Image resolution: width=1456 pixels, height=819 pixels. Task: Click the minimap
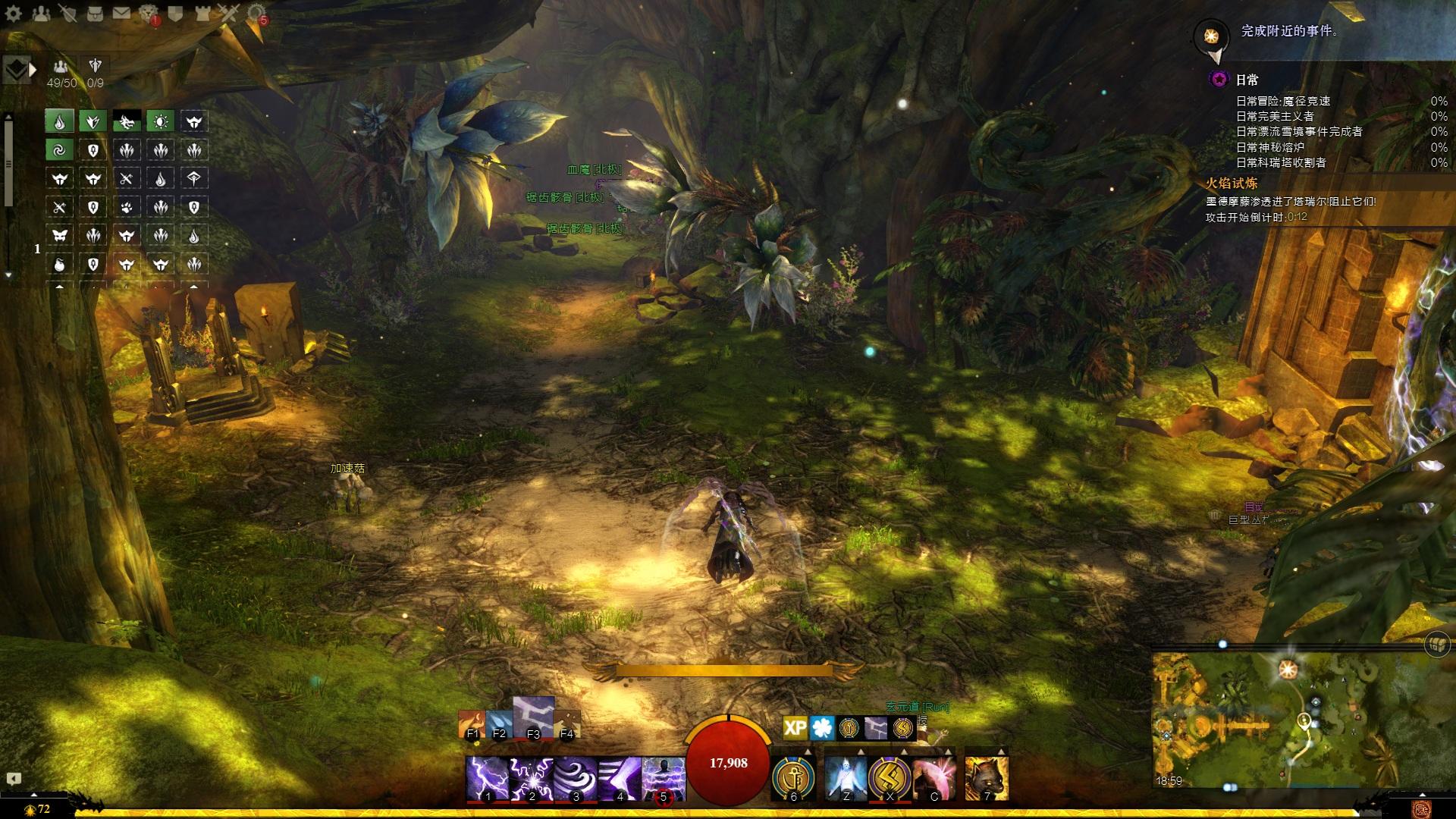click(1274, 720)
